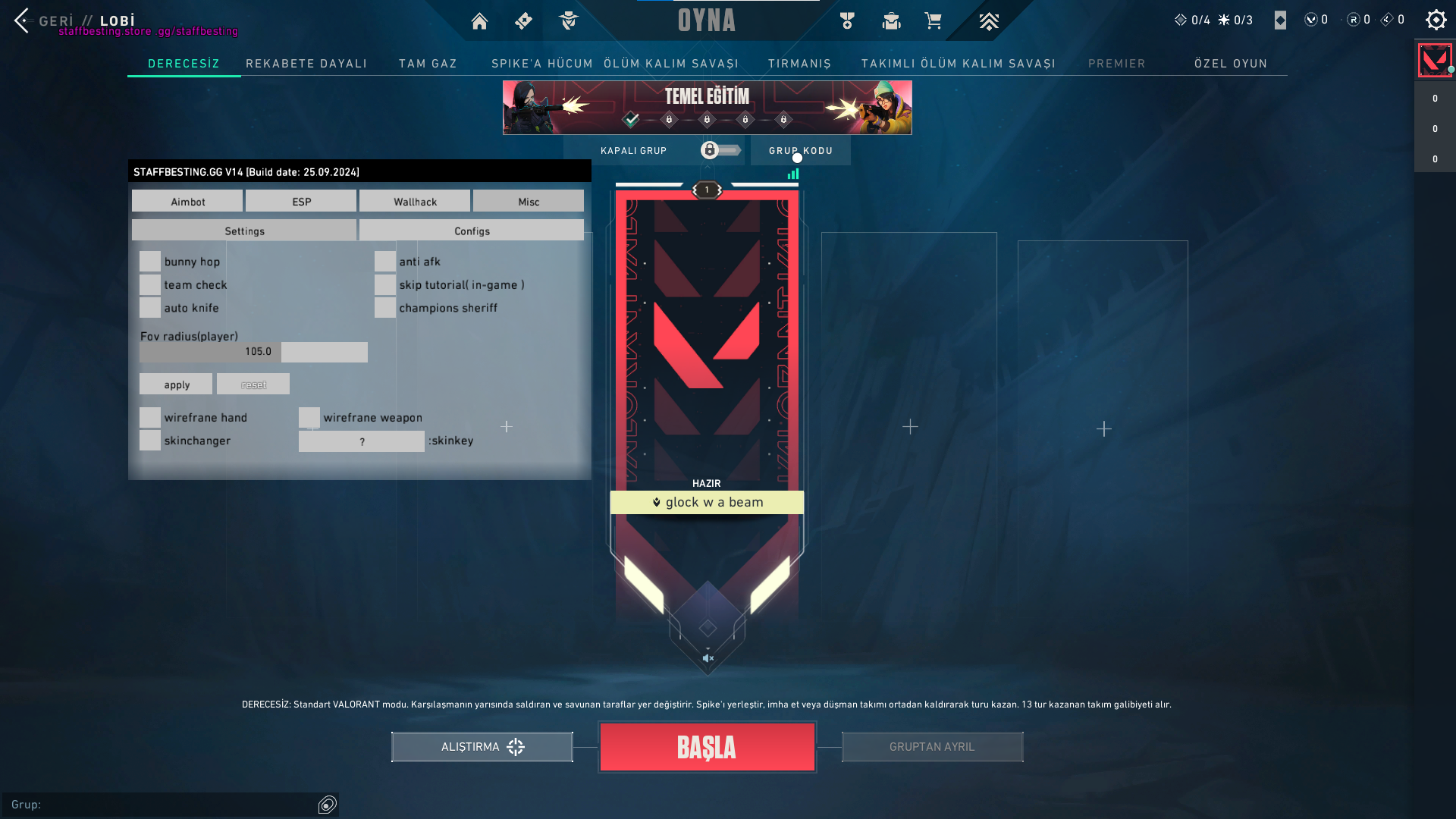The image size is (1456, 819).
Task: Select the DERECESİZ mode tab
Action: (x=184, y=64)
